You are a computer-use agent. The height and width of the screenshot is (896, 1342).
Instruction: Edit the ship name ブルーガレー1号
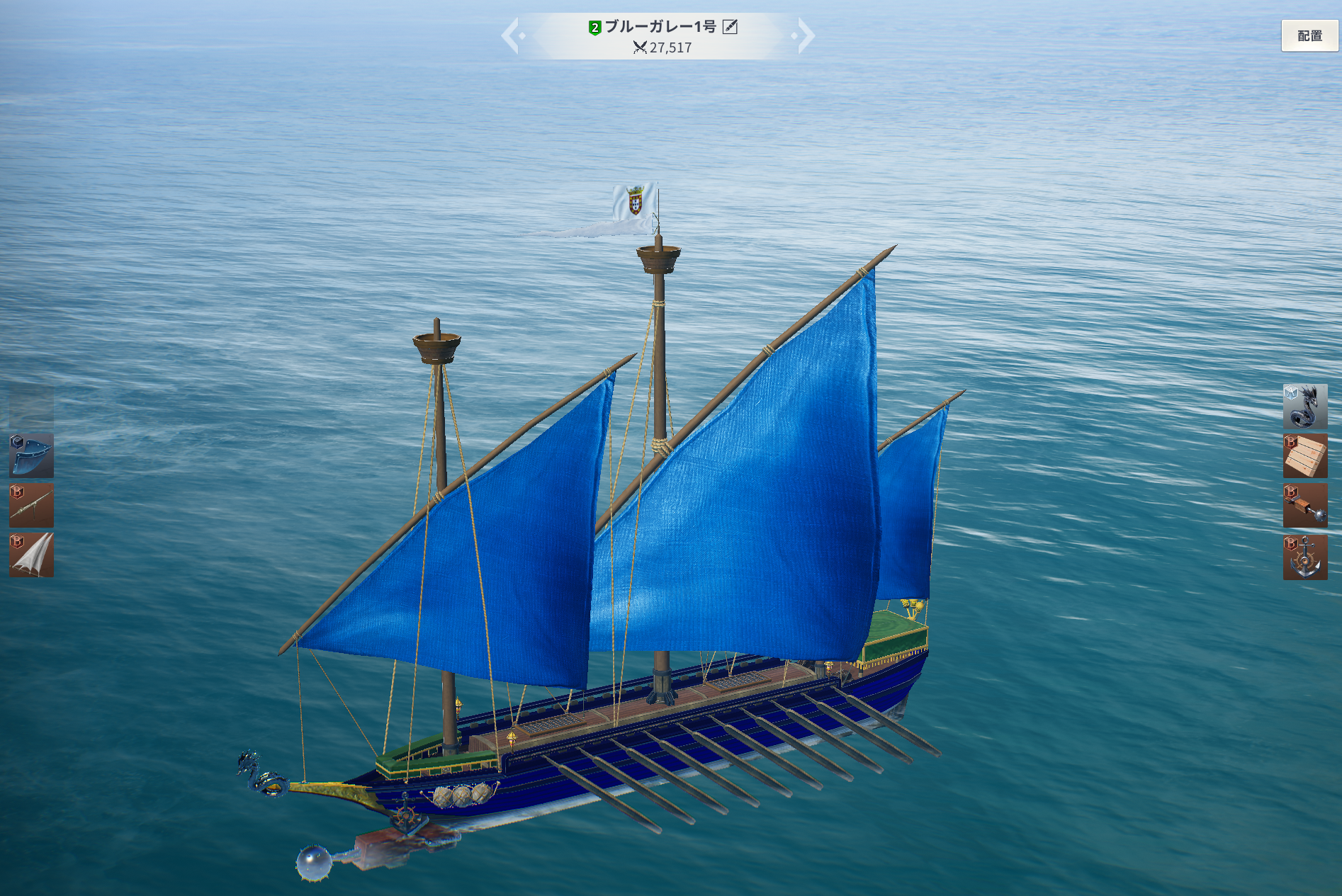(730, 27)
